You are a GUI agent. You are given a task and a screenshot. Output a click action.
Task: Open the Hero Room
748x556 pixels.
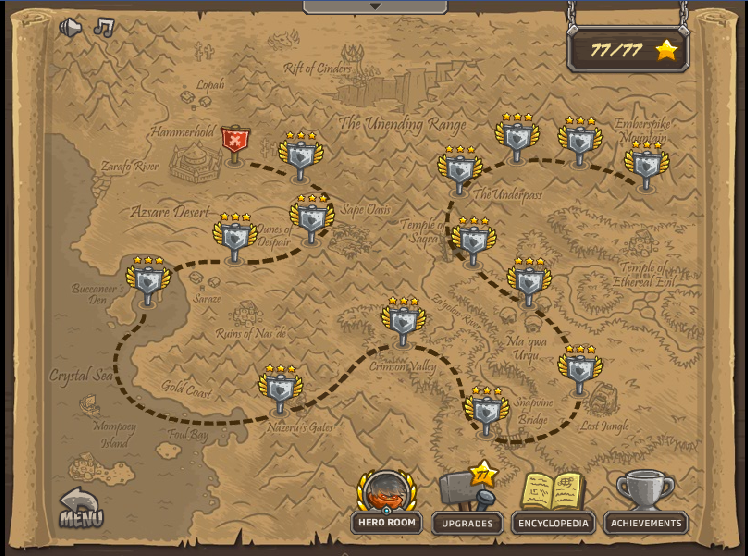click(386, 500)
